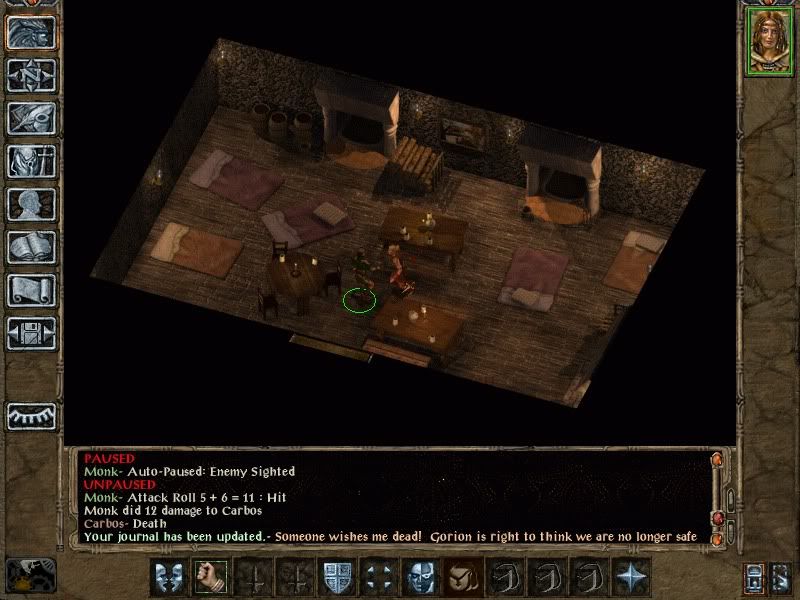Screen dimensions: 800x600
Task: Open the inventory screen button
Action: coord(31,161)
